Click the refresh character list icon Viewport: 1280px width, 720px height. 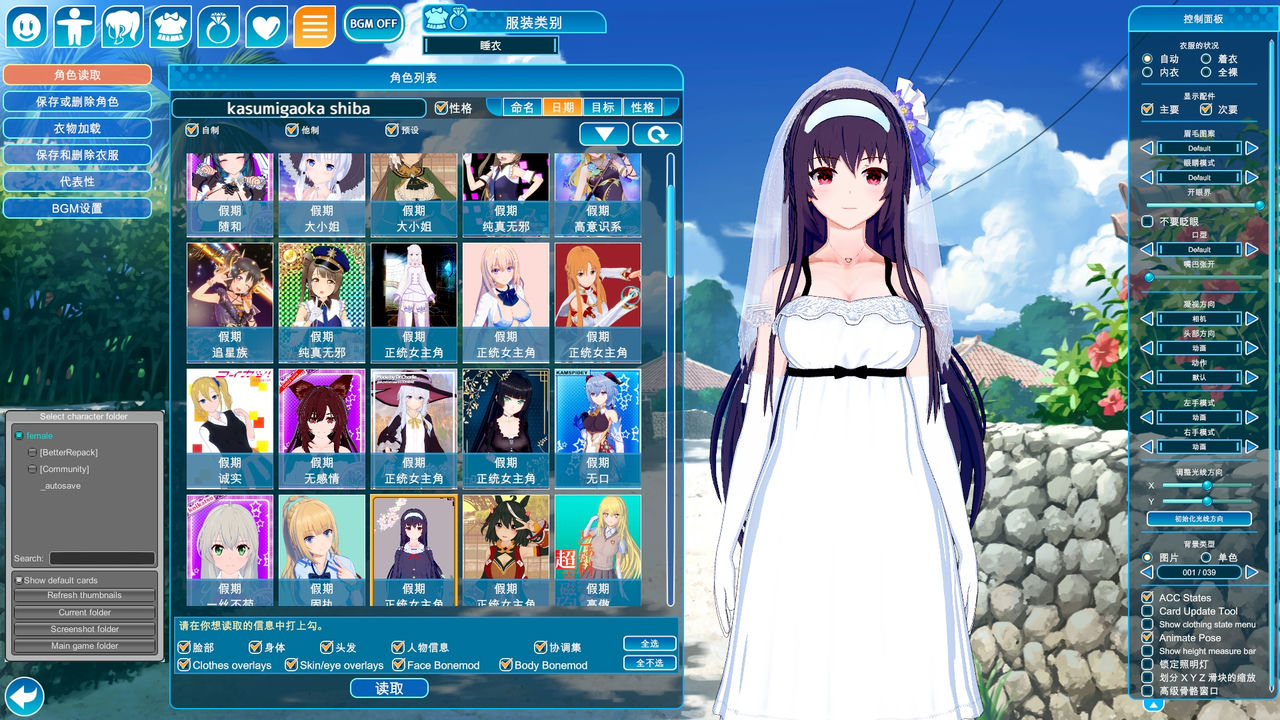(657, 133)
